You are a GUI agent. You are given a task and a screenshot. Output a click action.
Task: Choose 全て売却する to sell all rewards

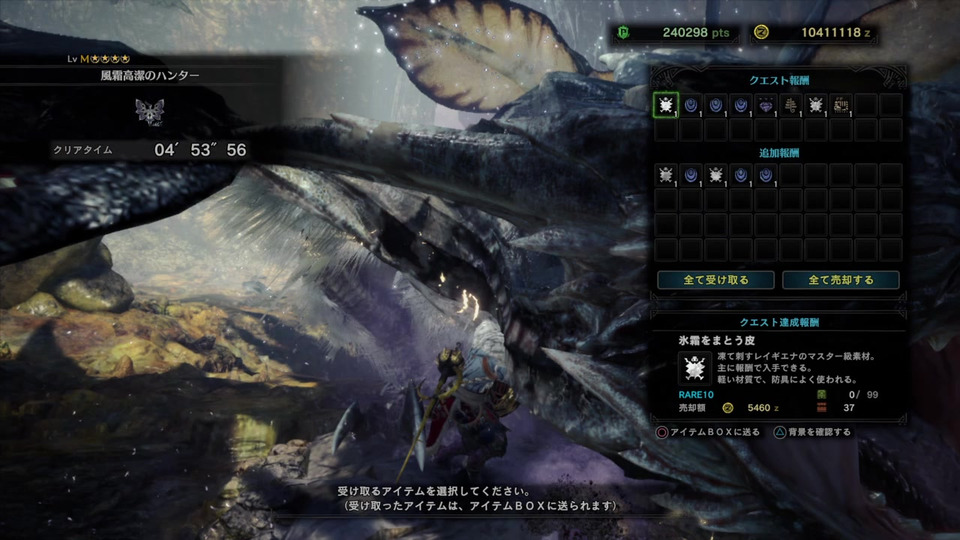tap(841, 280)
